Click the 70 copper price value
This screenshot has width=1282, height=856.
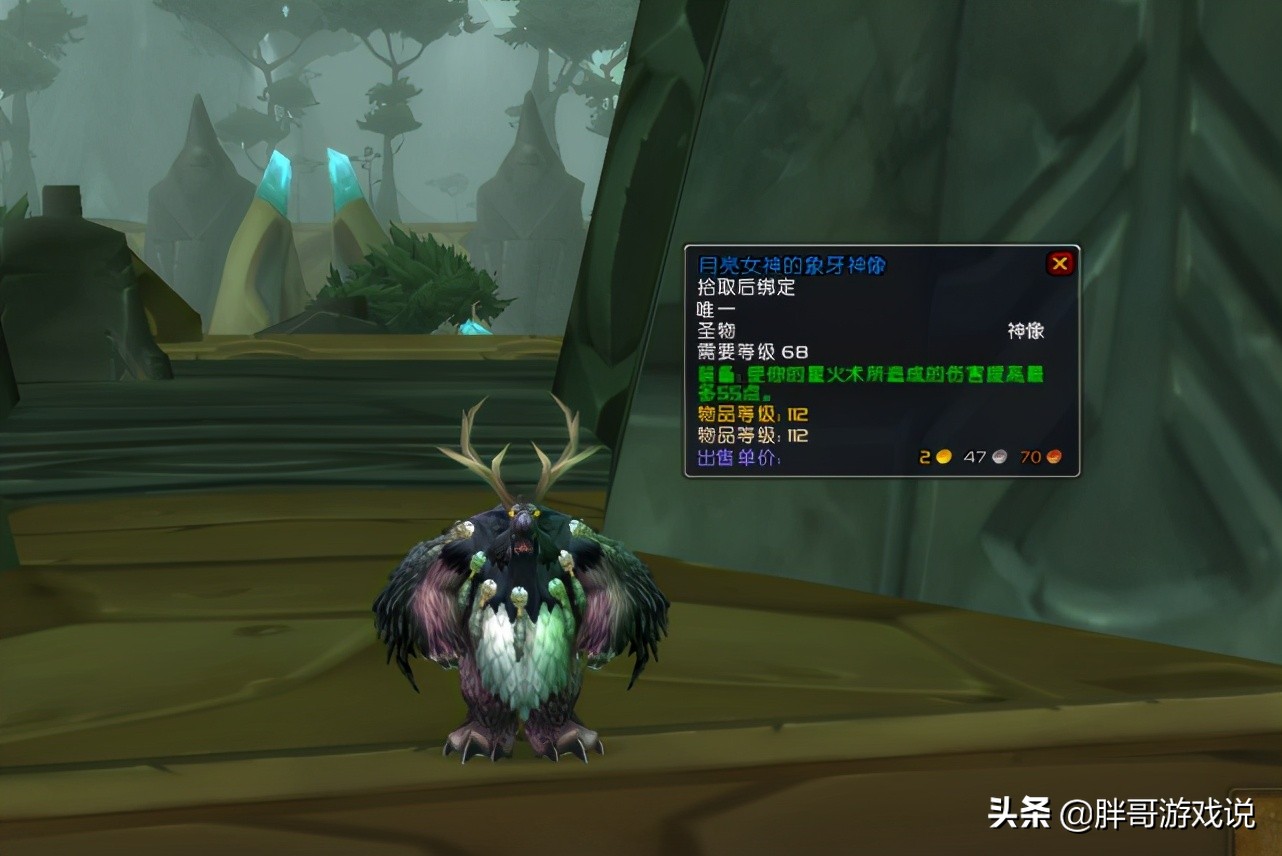(1032, 457)
